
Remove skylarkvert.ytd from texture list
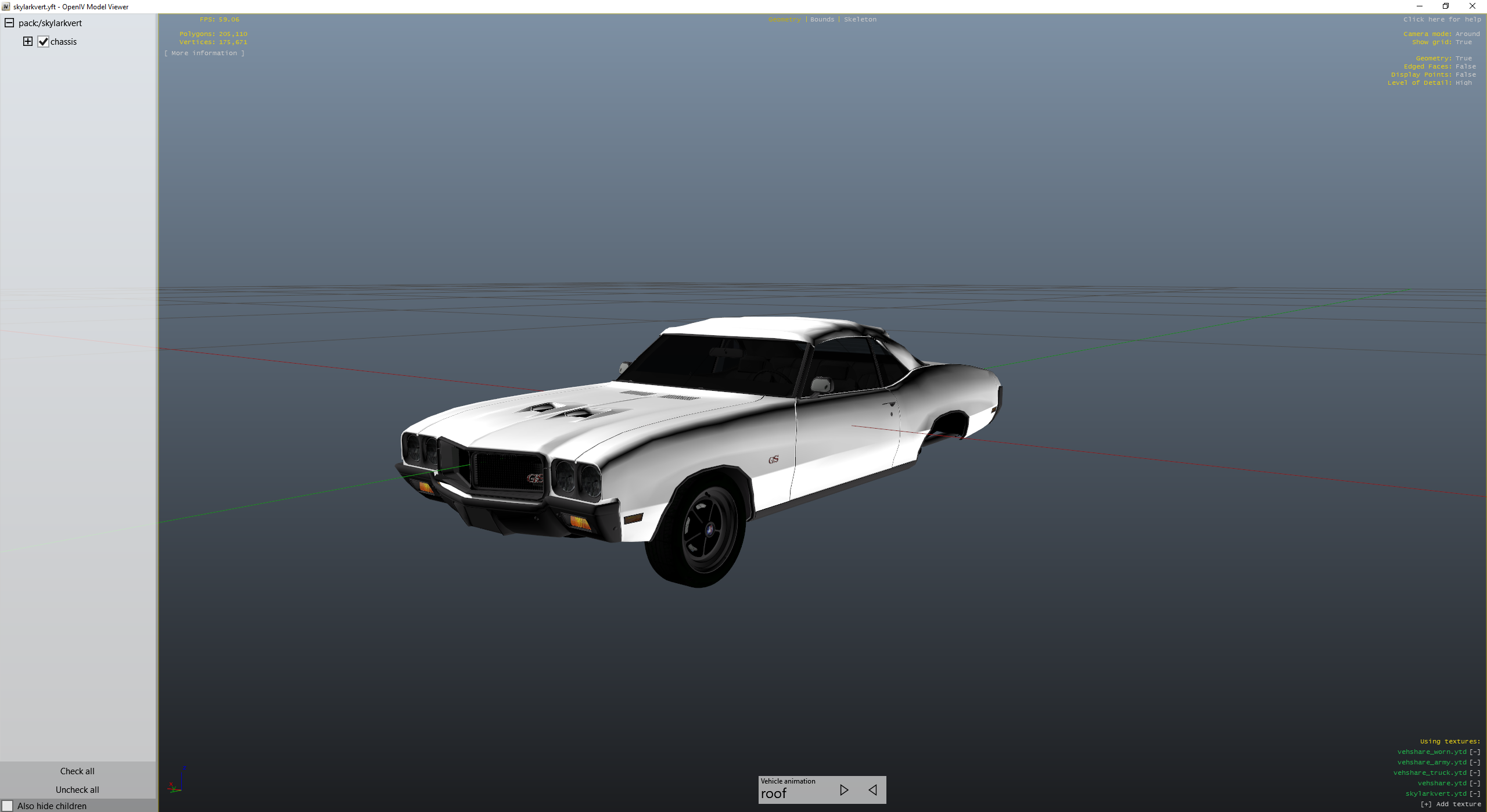(x=1475, y=793)
